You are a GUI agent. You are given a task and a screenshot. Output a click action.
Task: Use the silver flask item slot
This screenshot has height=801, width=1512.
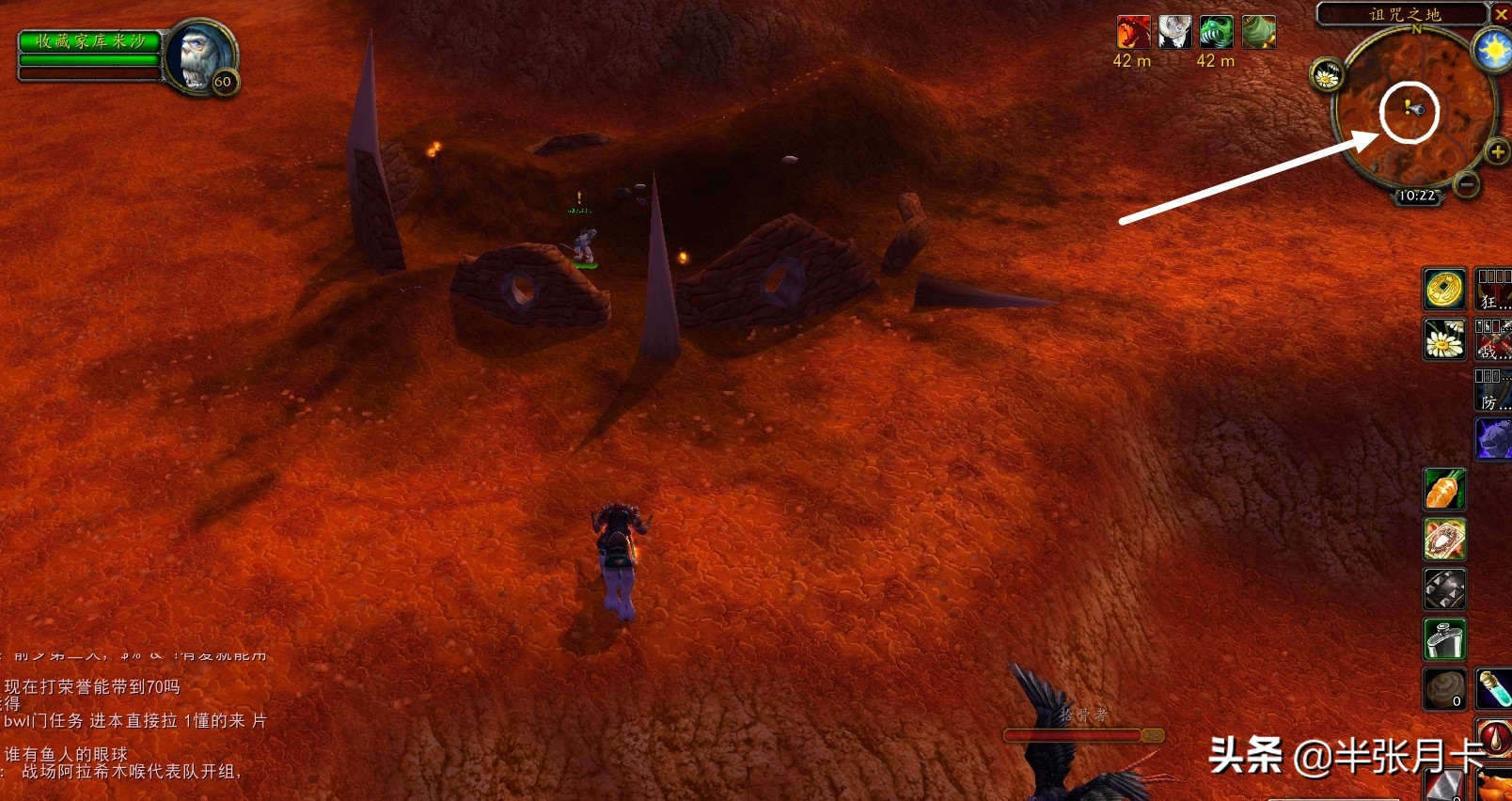pos(1444,640)
